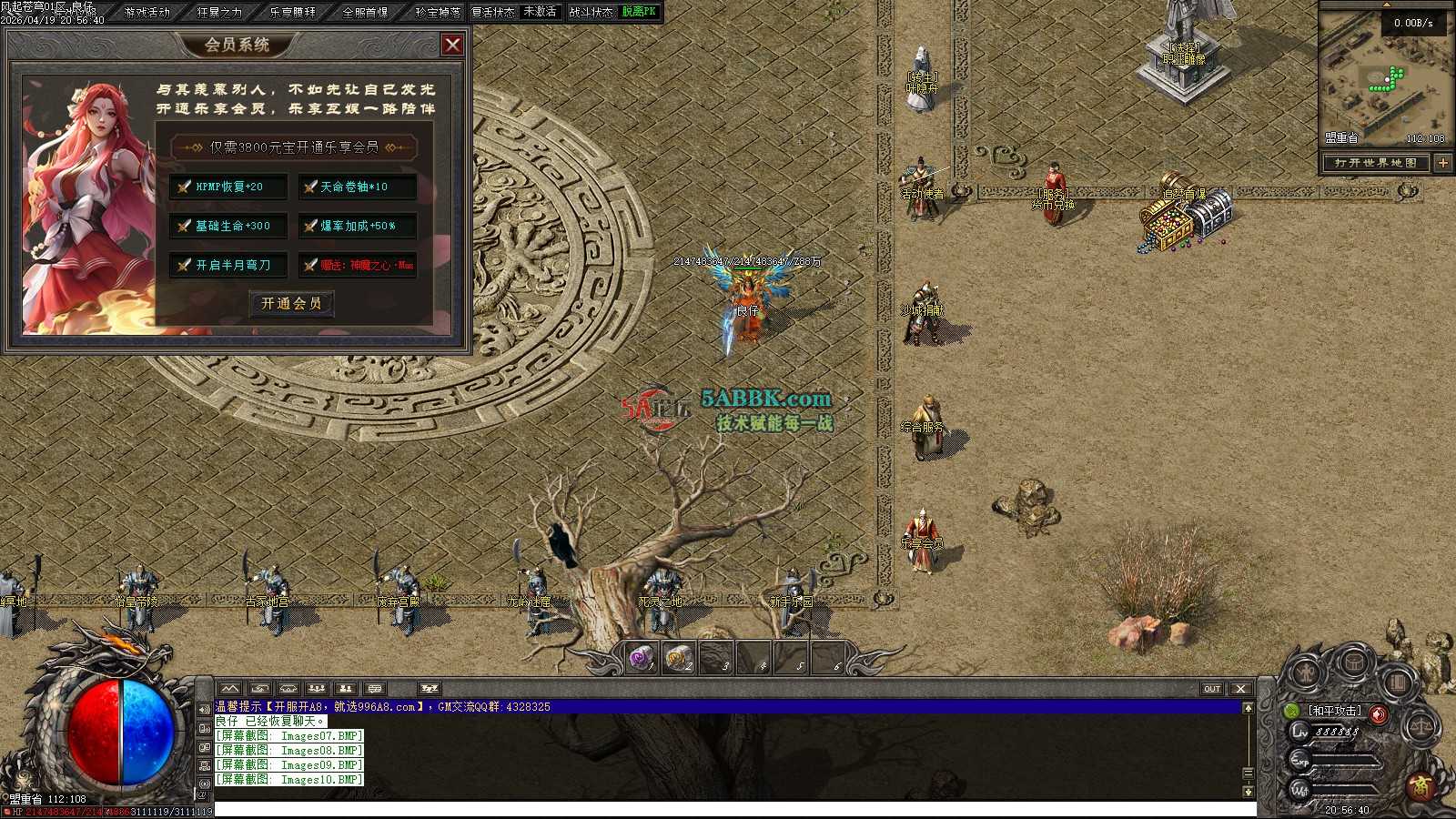
Task: Open the skills book icon
Action: pos(1398,680)
